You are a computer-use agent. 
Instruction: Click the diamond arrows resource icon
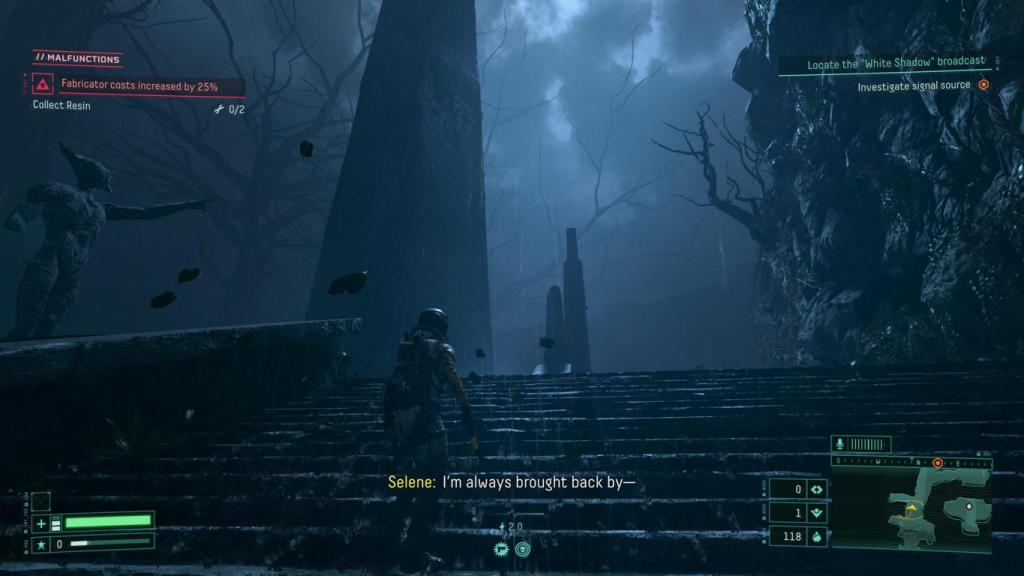817,490
